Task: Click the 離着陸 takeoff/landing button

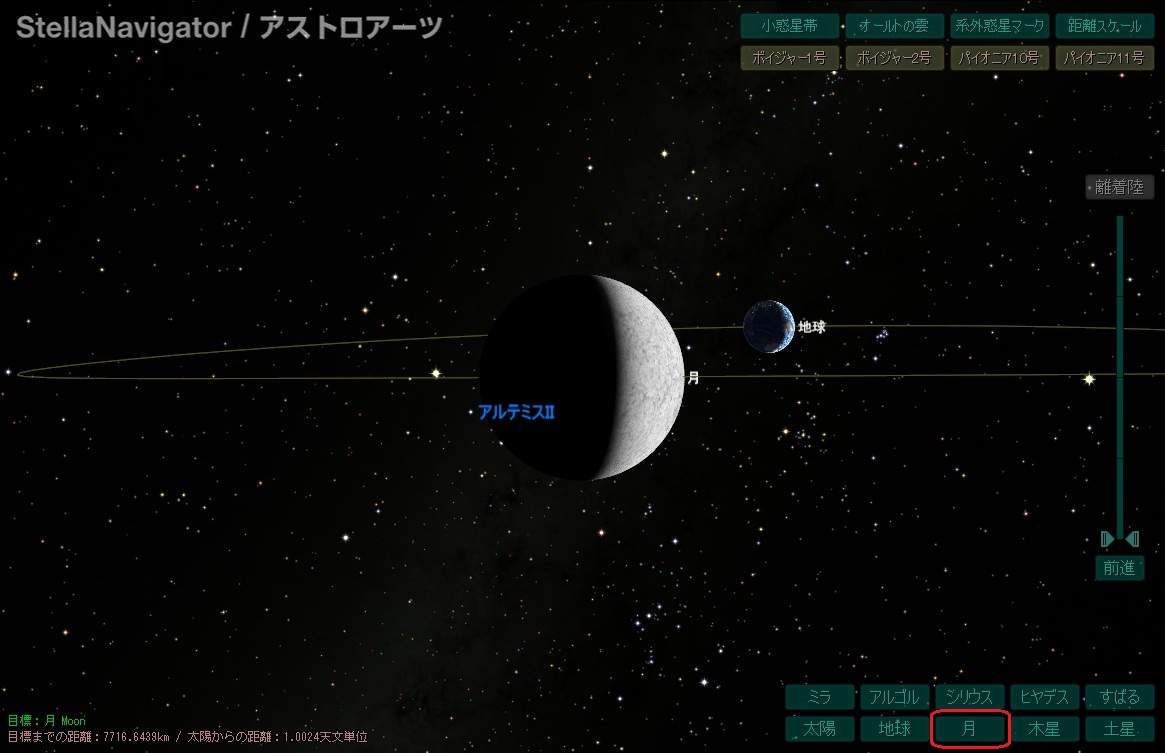Action: tap(1119, 187)
